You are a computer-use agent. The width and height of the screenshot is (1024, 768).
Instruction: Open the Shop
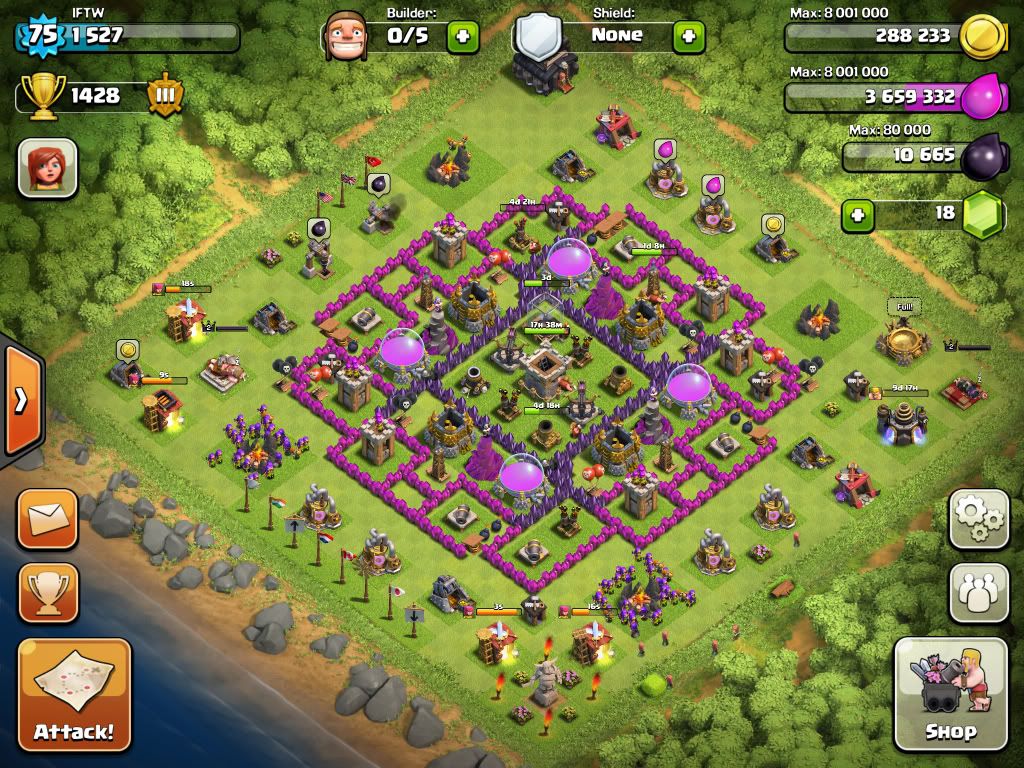click(x=950, y=693)
